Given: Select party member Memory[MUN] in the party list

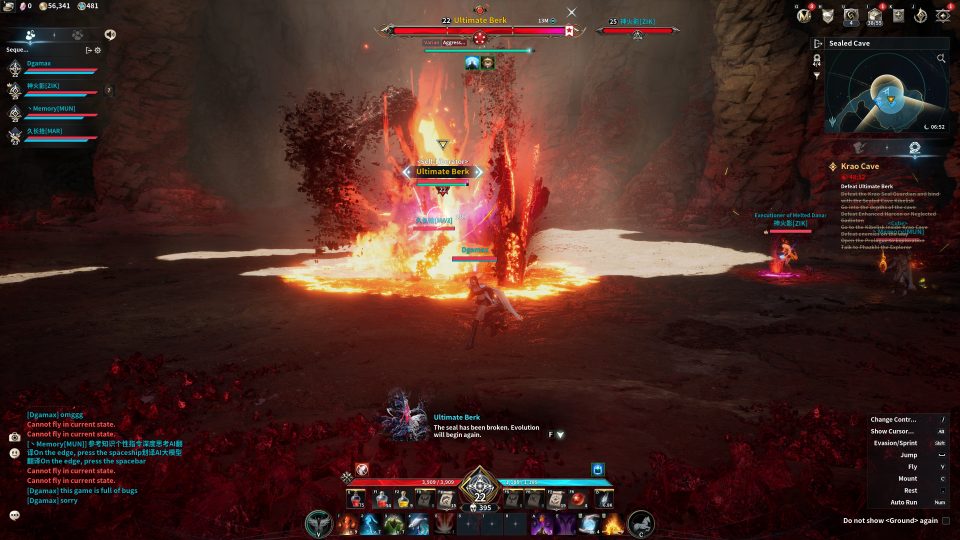Looking at the screenshot, I should pyautogui.click(x=44, y=108).
